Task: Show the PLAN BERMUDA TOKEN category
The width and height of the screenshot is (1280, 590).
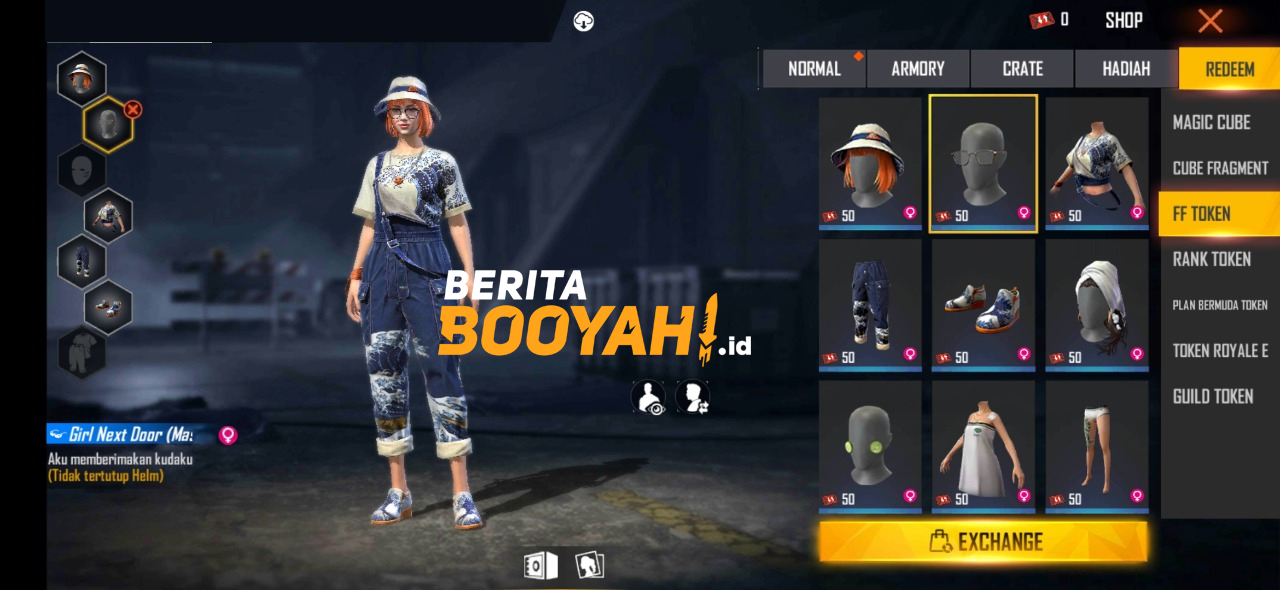Action: (1220, 305)
